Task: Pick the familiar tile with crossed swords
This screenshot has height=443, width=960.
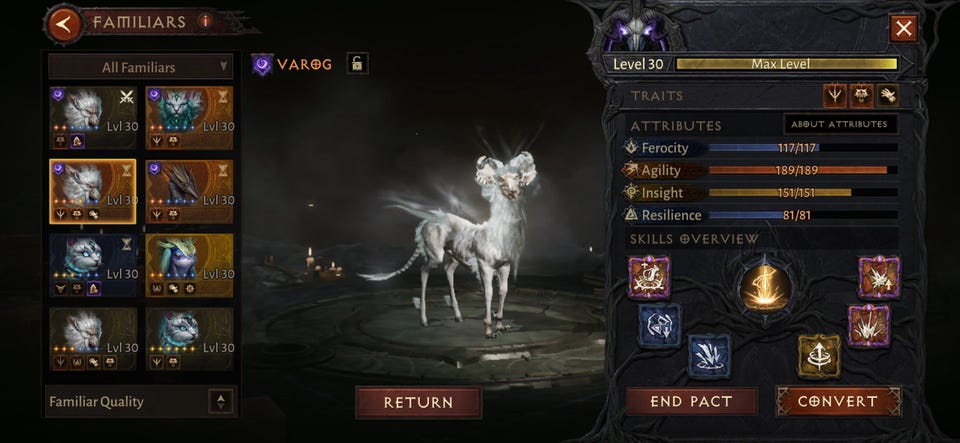Action: 92,117
